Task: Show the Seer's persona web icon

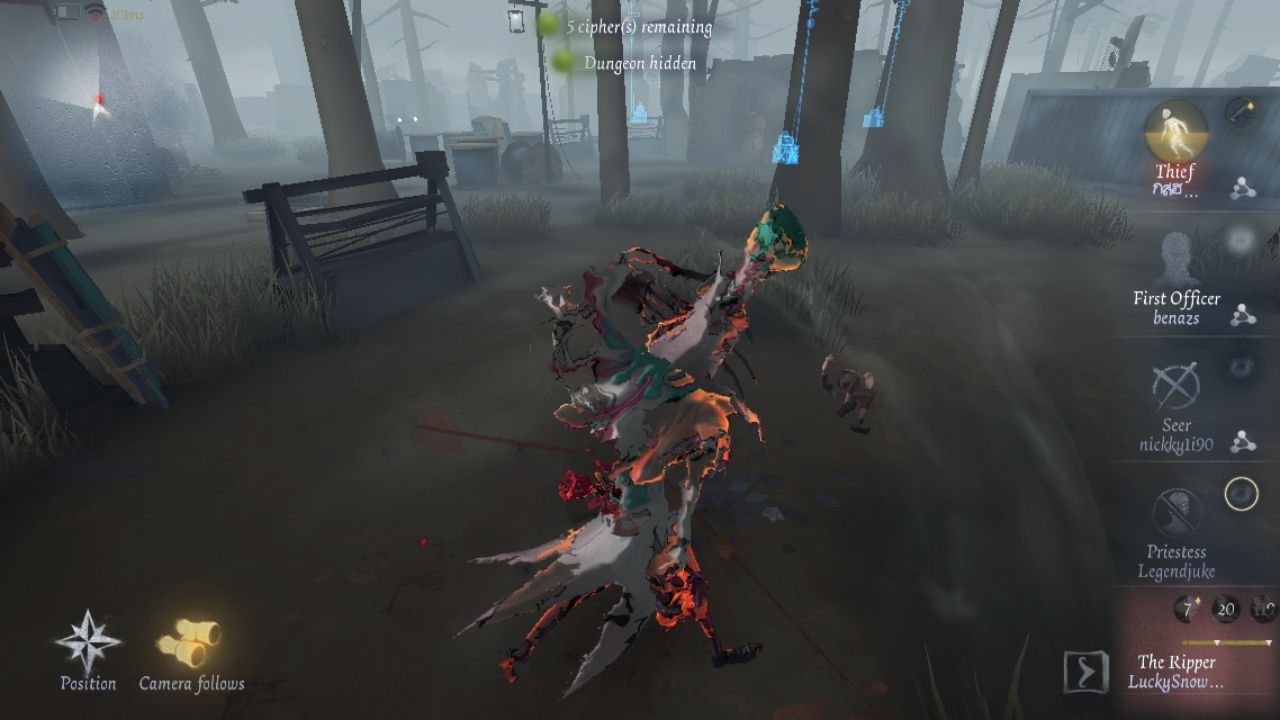Action: 1243,441
